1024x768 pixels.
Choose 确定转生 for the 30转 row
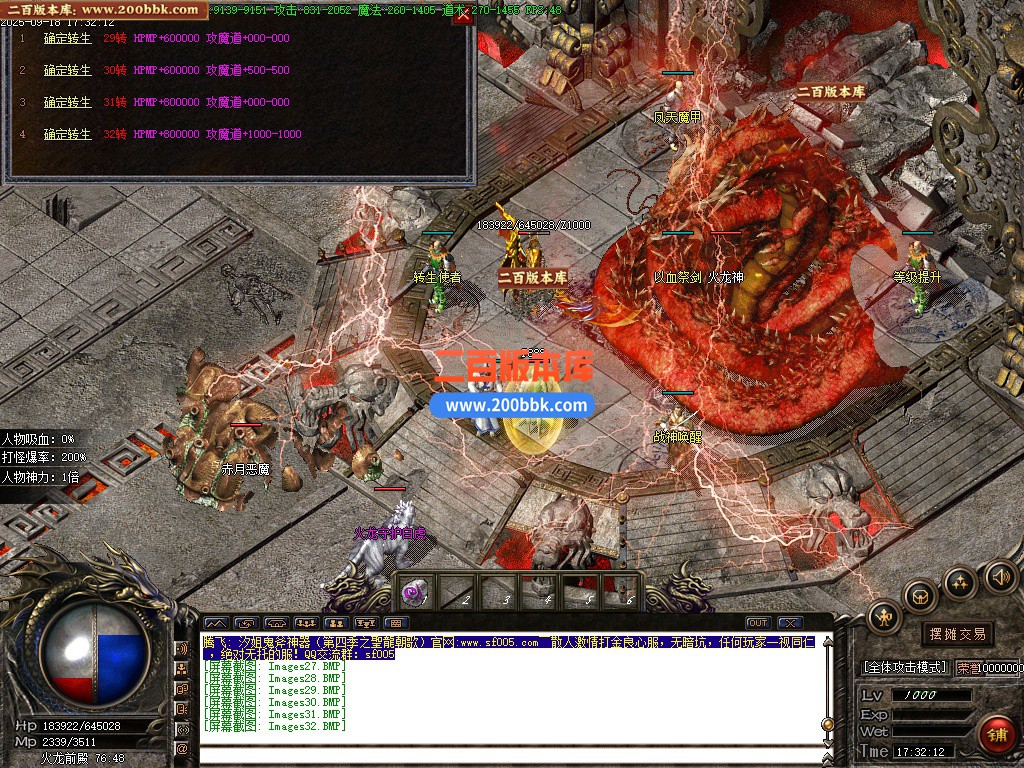tap(67, 70)
